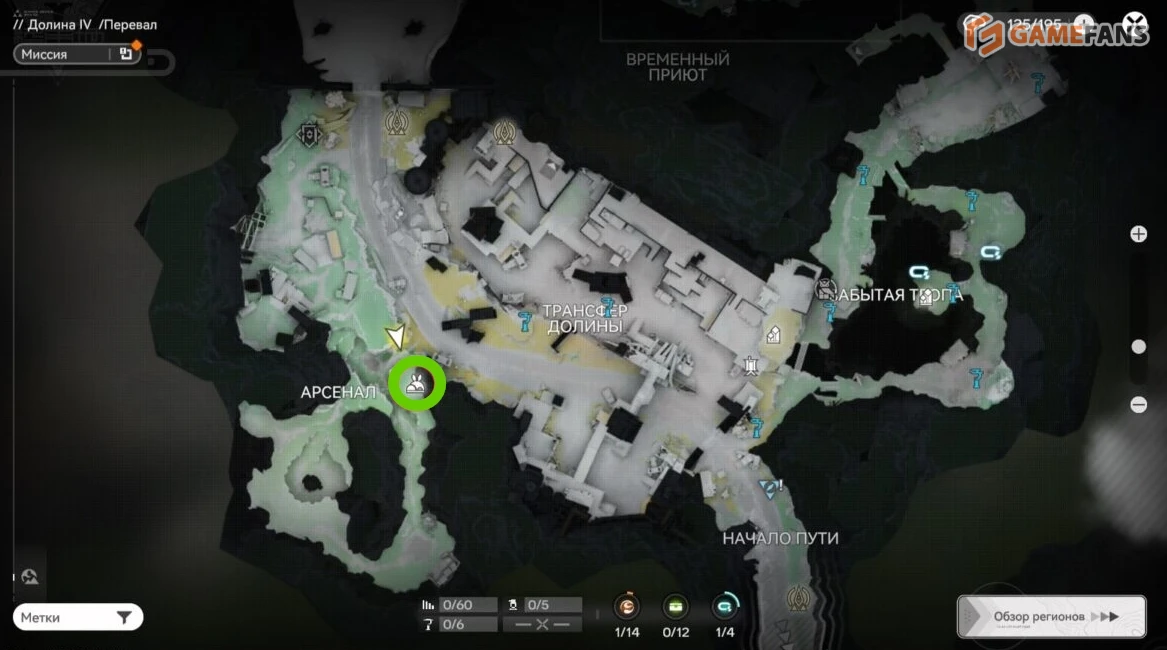Select the blue marker left of ТРАНСФЕР ДОЛИНЫ label

click(525, 321)
